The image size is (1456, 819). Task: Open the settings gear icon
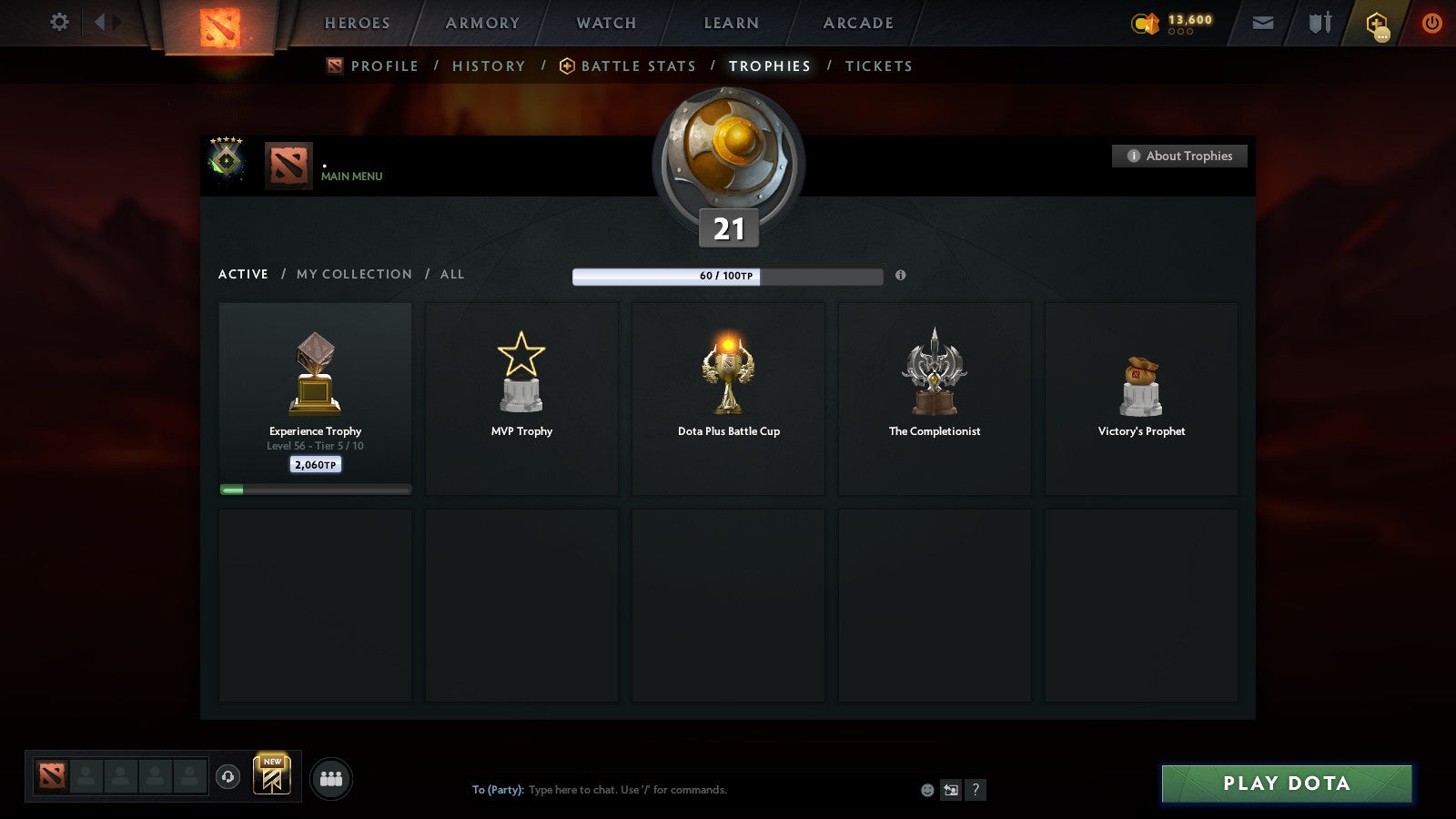(x=58, y=23)
